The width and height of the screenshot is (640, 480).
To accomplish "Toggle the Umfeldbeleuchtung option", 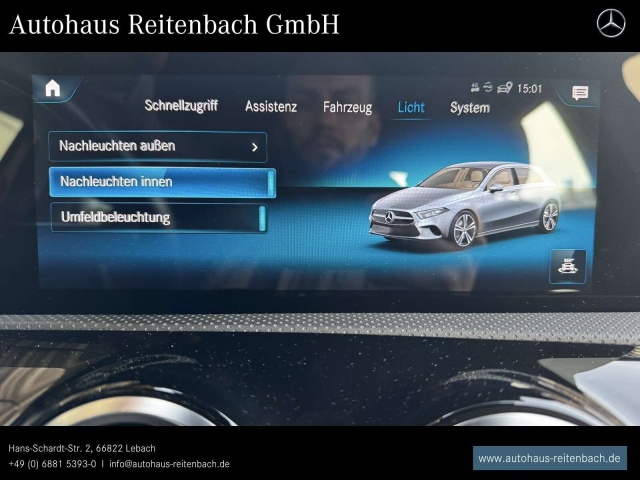I will coord(158,217).
